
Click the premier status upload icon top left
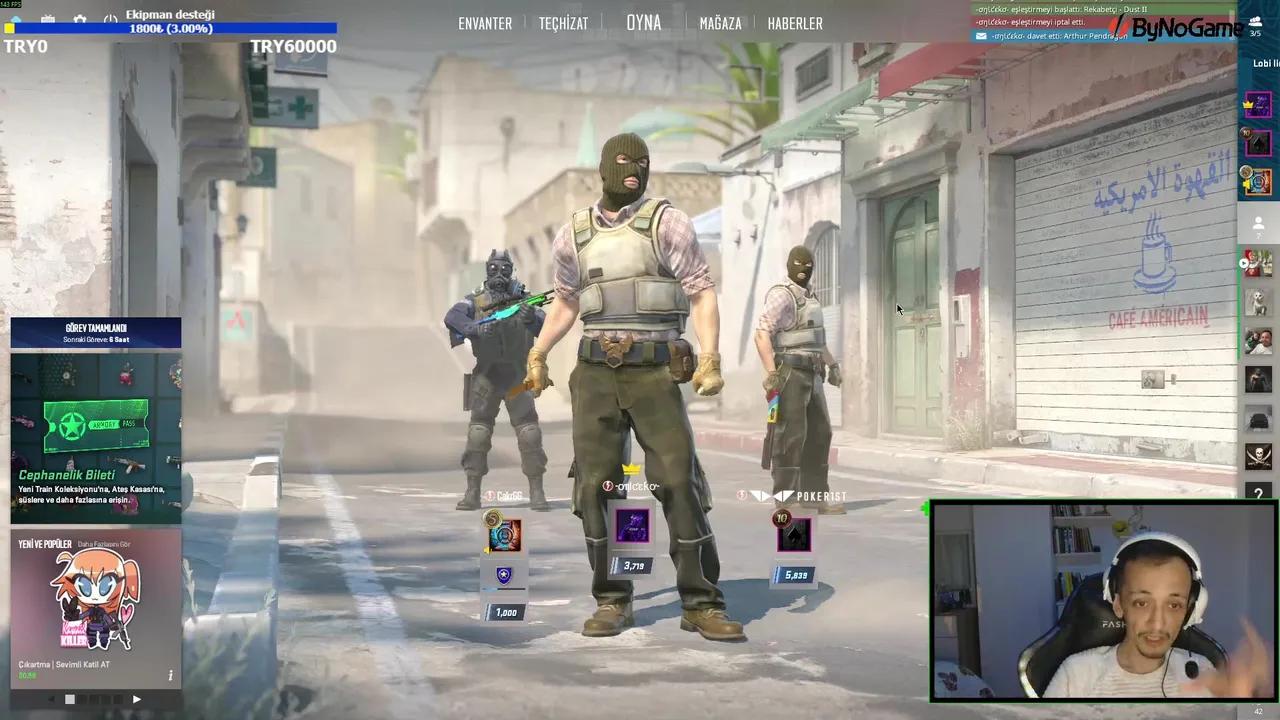pyautogui.click(x=16, y=17)
